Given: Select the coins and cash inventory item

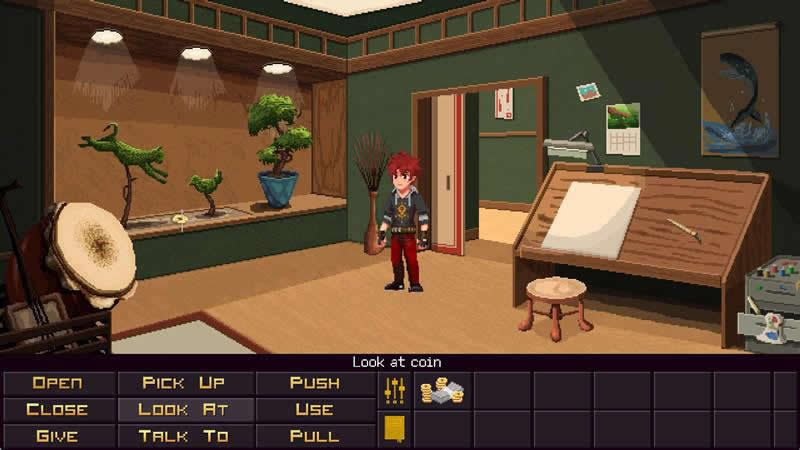Looking at the screenshot, I should tap(442, 392).
